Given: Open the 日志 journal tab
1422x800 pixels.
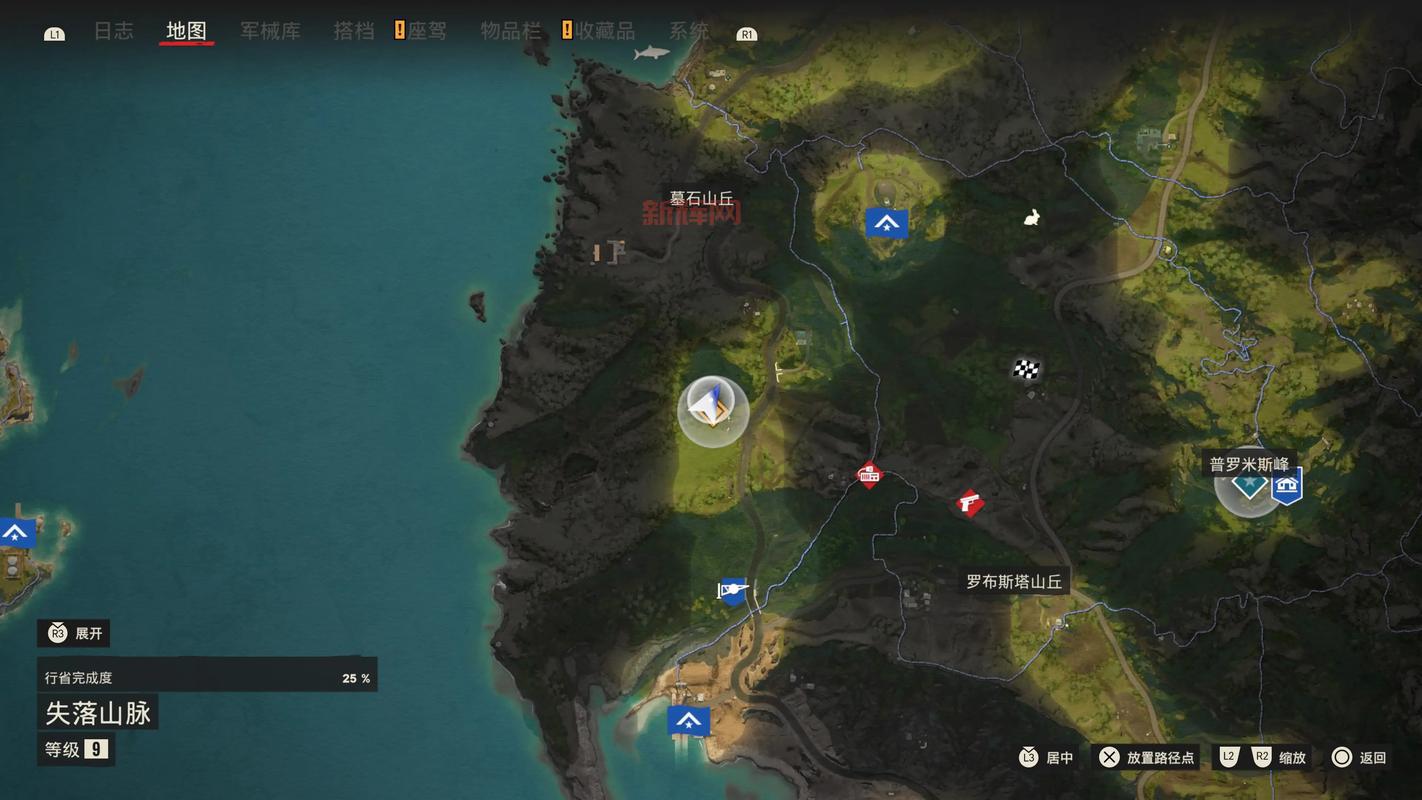Looking at the screenshot, I should 113,31.
